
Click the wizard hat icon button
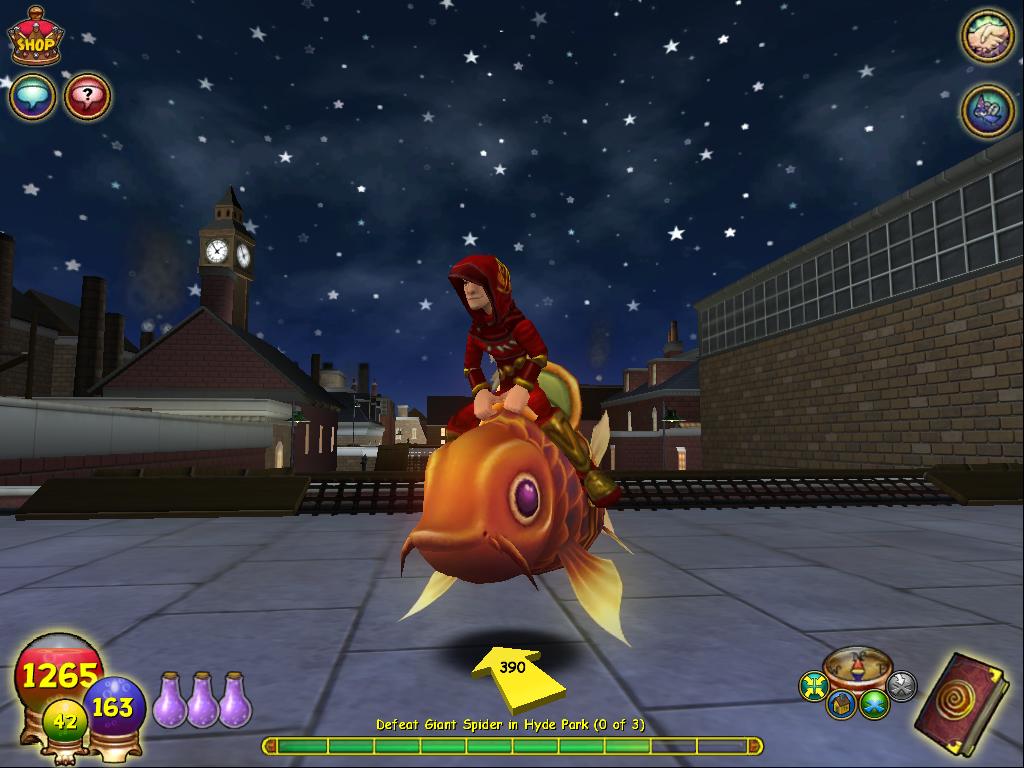click(988, 110)
